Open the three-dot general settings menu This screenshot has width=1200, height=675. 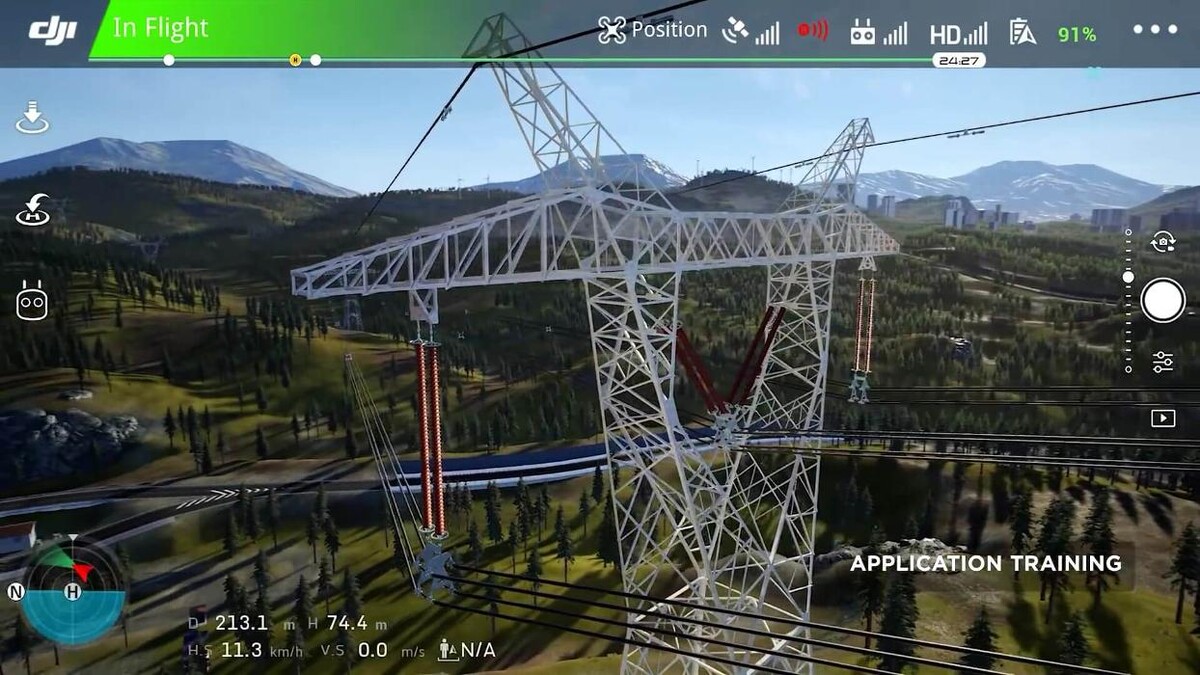[1155, 30]
